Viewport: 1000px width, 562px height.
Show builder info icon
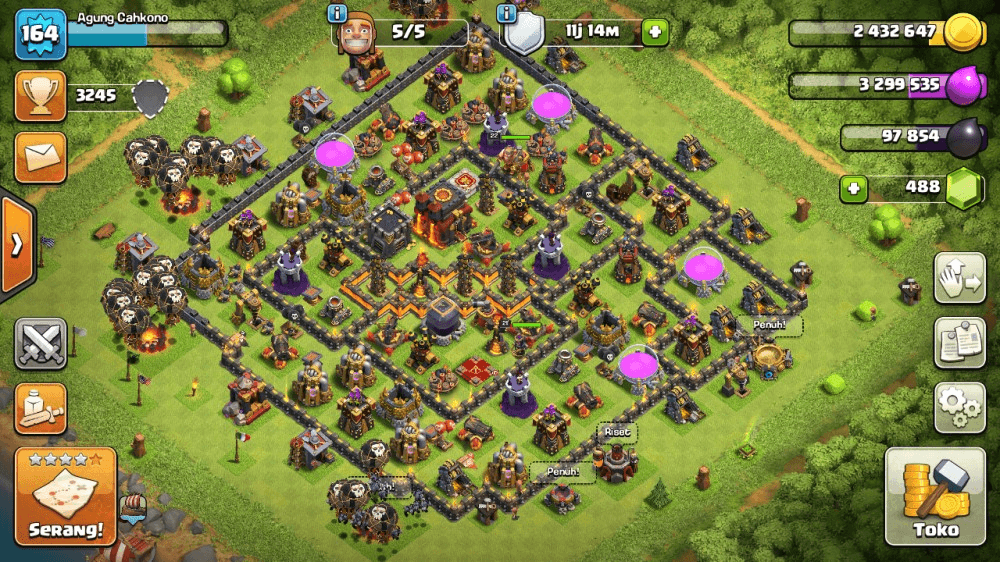[337, 14]
